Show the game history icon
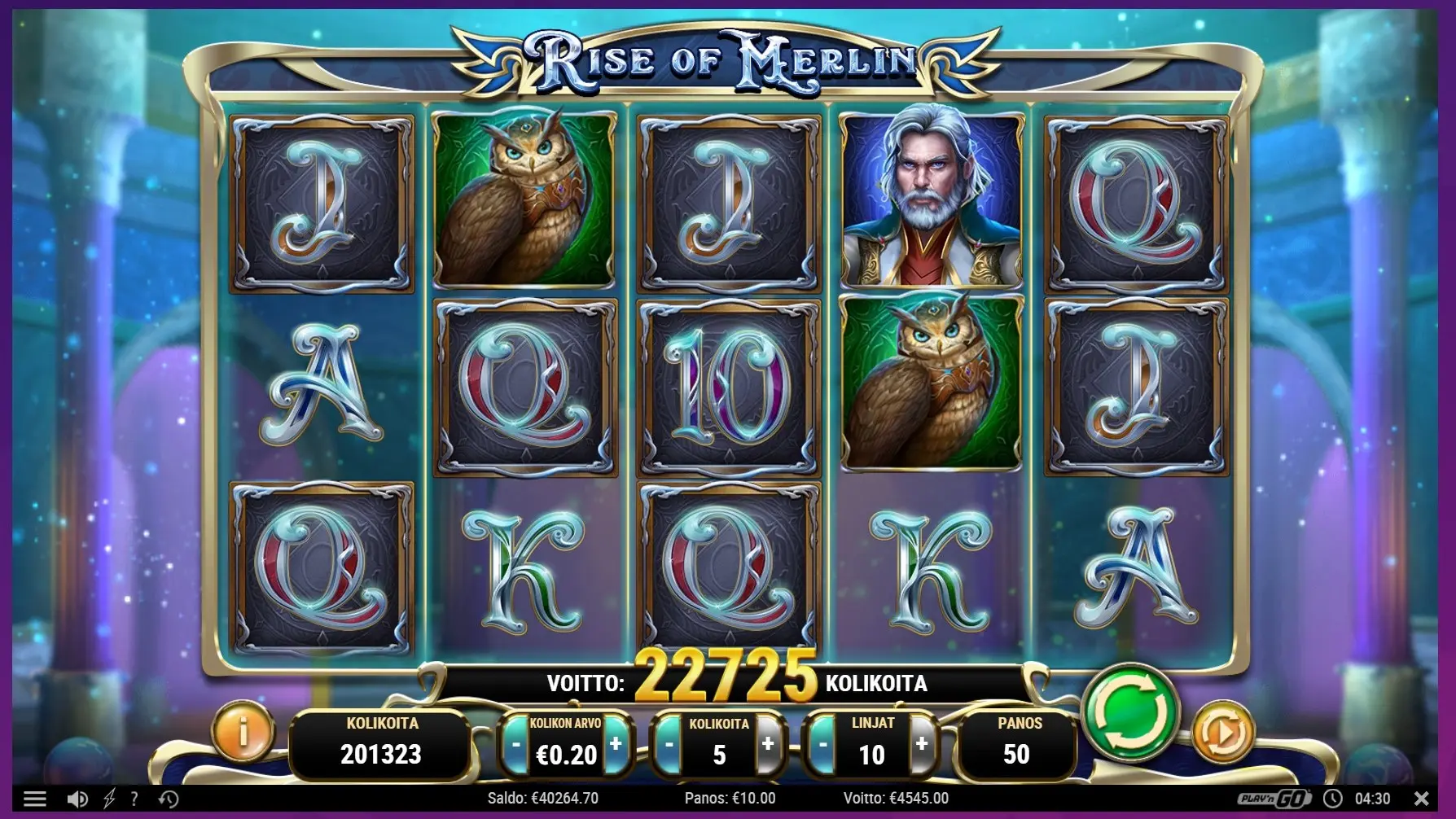This screenshot has height=819, width=1456. click(169, 799)
